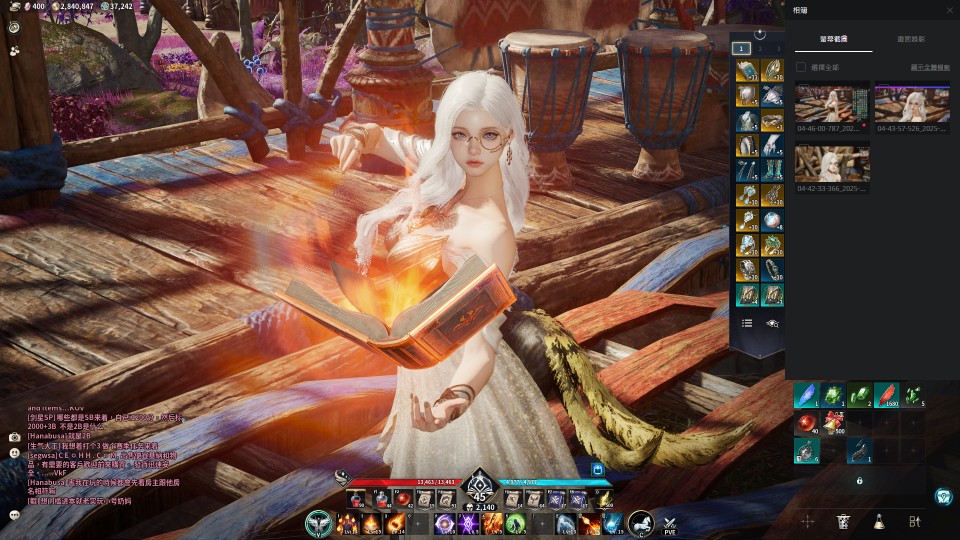Toggle the eye visibility icon under equipment
Viewport: 960px width, 540px height.
click(x=772, y=323)
